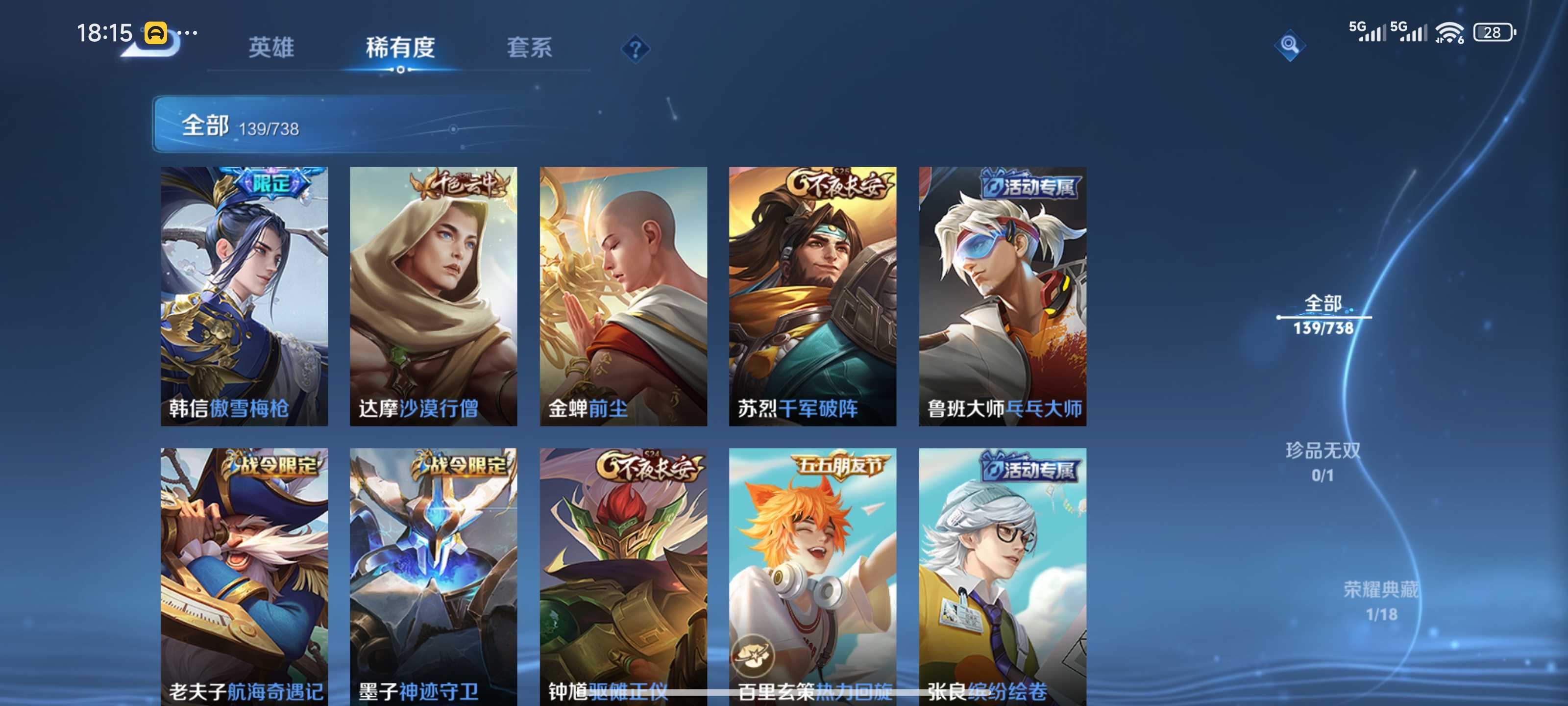
Task: Filter by 珍品无双 rarity
Action: [1322, 462]
